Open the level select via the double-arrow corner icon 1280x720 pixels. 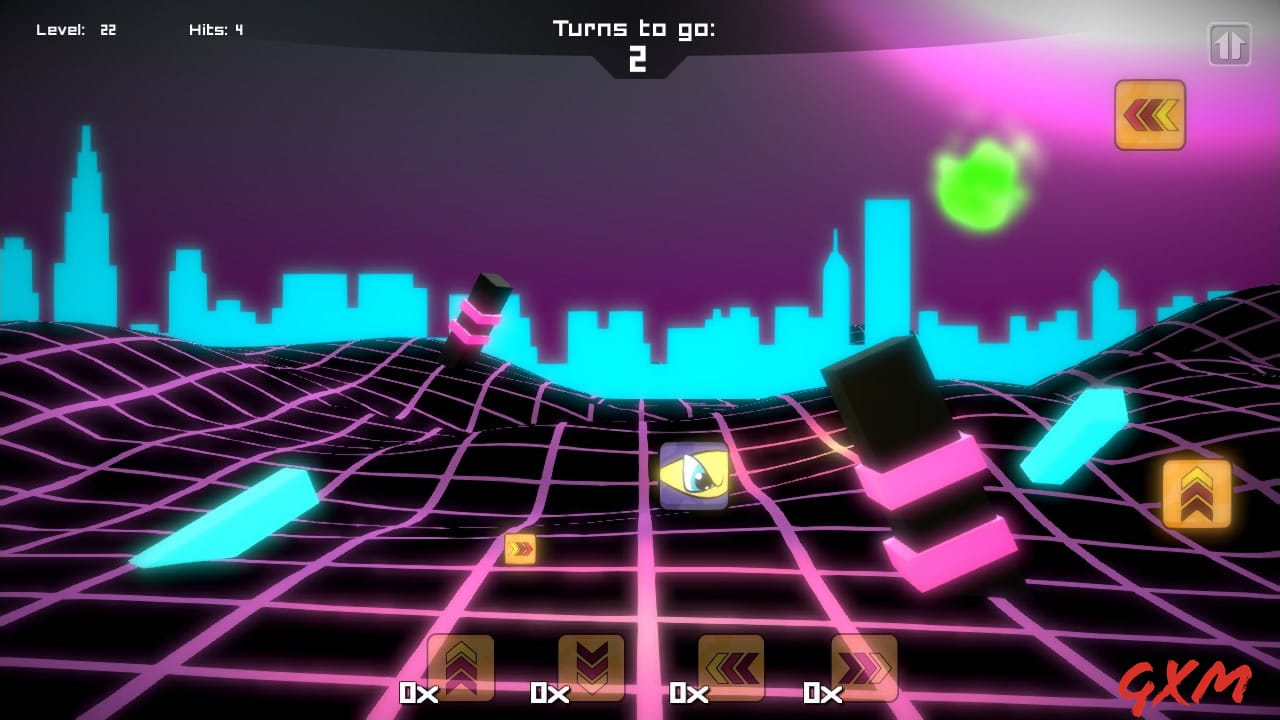(1231, 42)
